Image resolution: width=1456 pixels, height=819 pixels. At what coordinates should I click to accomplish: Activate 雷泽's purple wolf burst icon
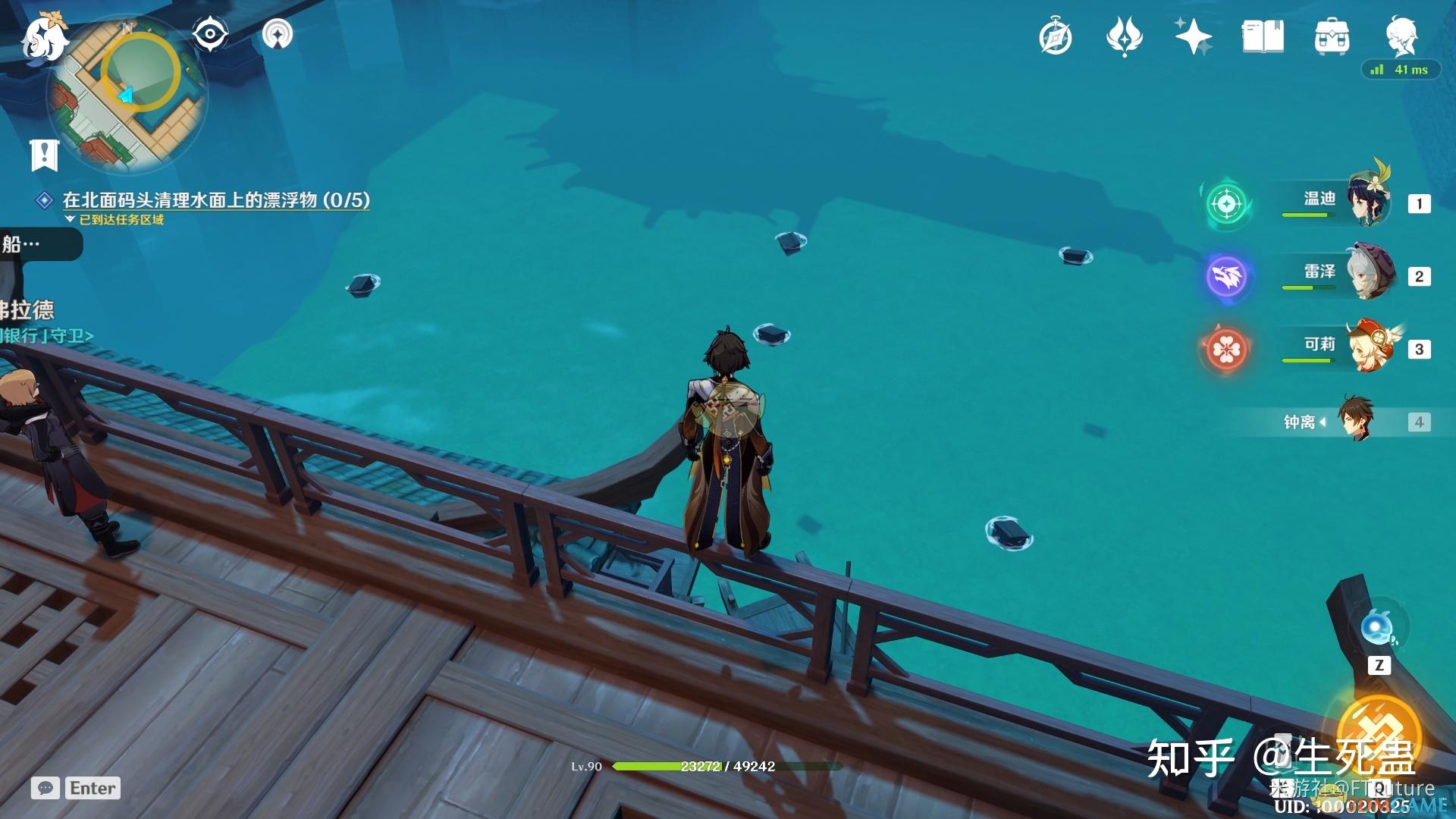(x=1226, y=276)
